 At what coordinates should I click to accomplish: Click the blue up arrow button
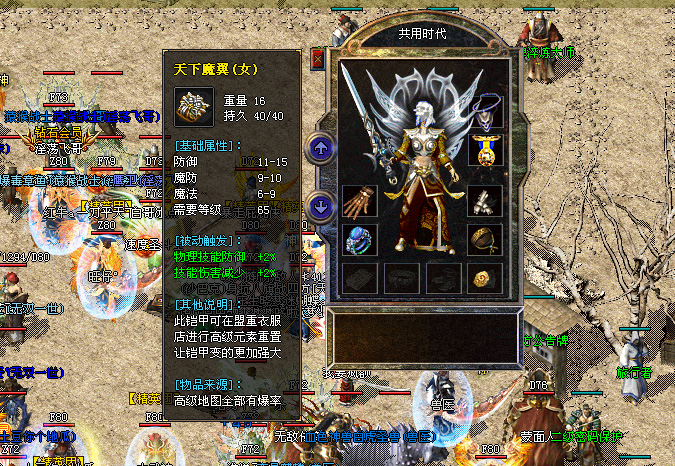[x=321, y=149]
